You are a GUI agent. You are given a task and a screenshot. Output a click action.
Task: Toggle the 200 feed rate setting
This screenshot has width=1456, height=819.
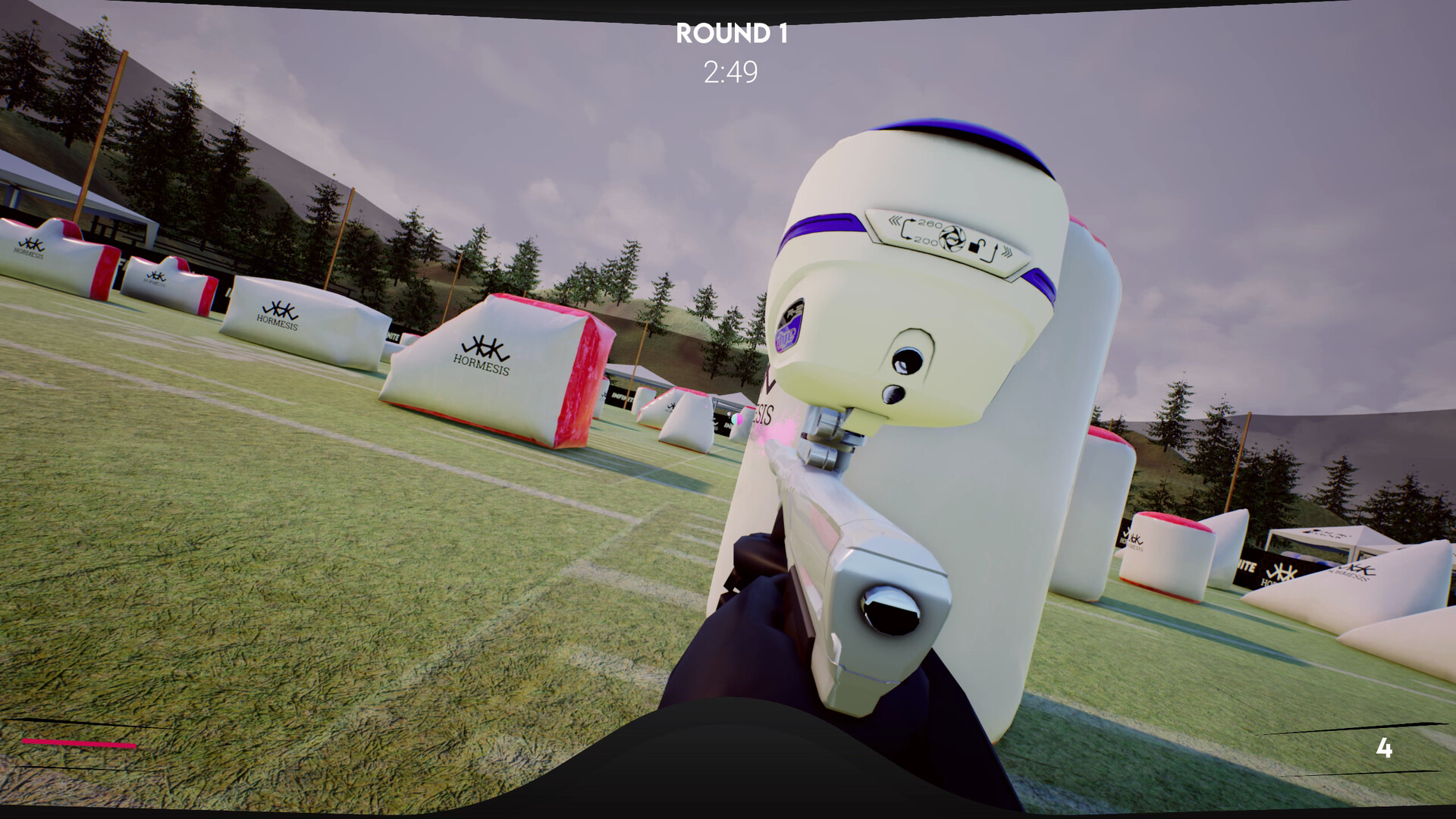click(x=926, y=242)
